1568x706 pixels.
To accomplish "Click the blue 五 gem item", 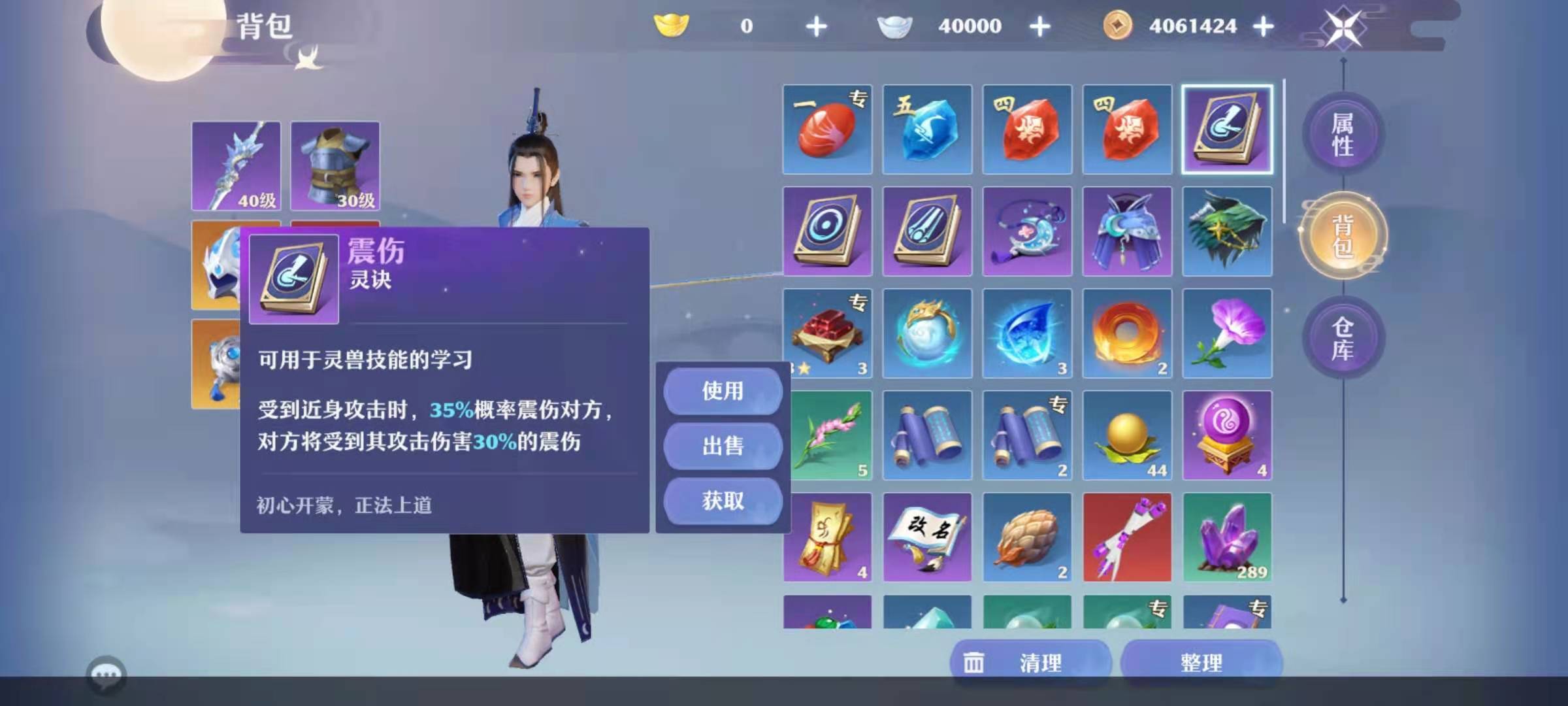I will pos(926,129).
